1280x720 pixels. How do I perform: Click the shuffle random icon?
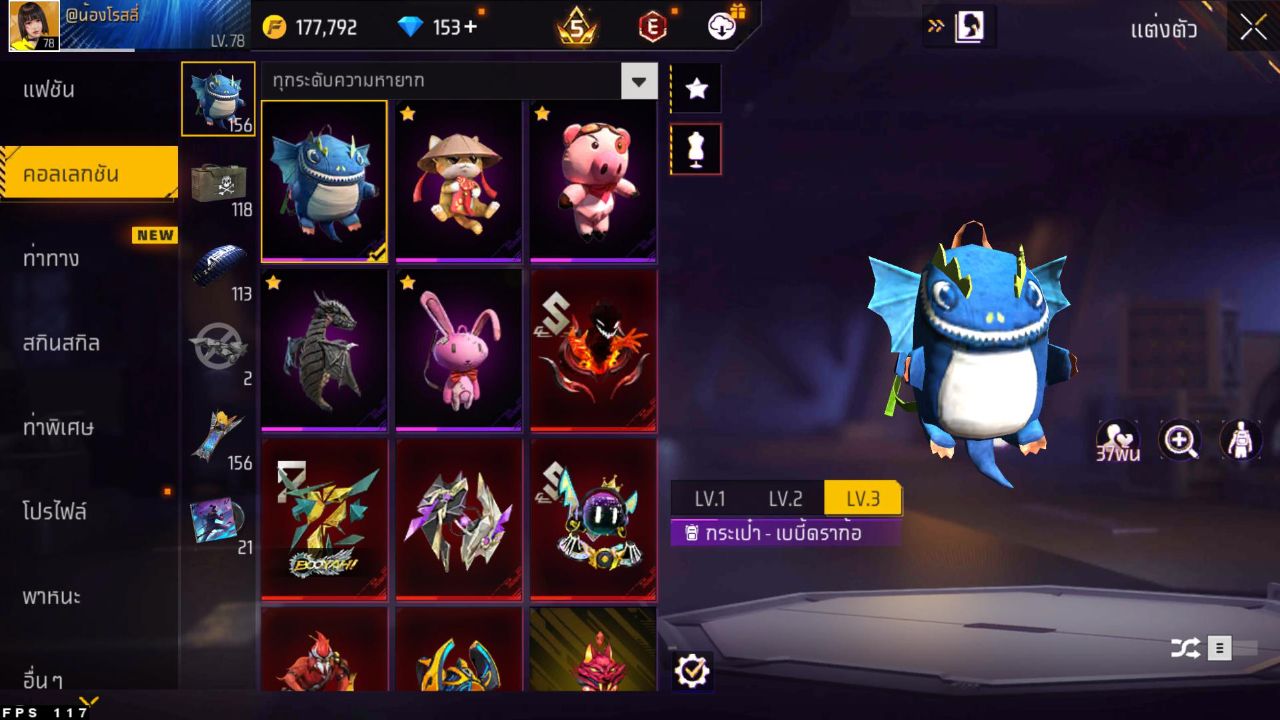tap(1185, 648)
